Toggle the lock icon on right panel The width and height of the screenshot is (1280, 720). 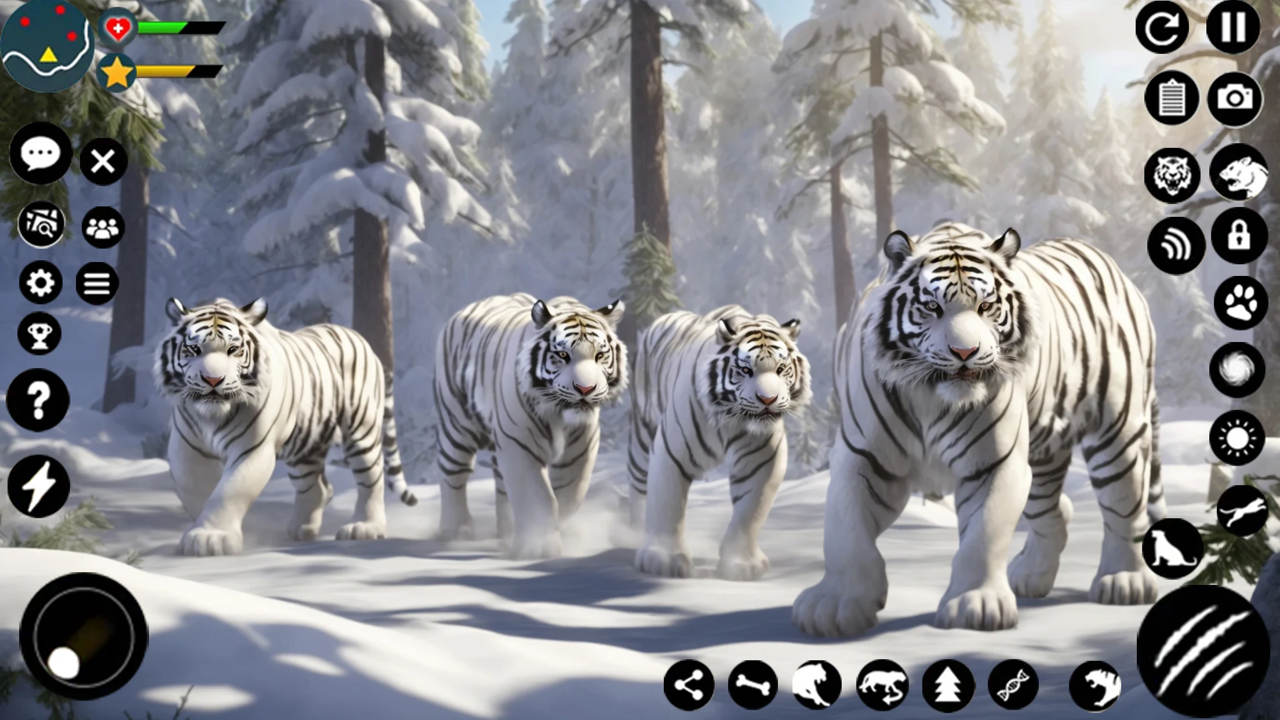point(1239,238)
